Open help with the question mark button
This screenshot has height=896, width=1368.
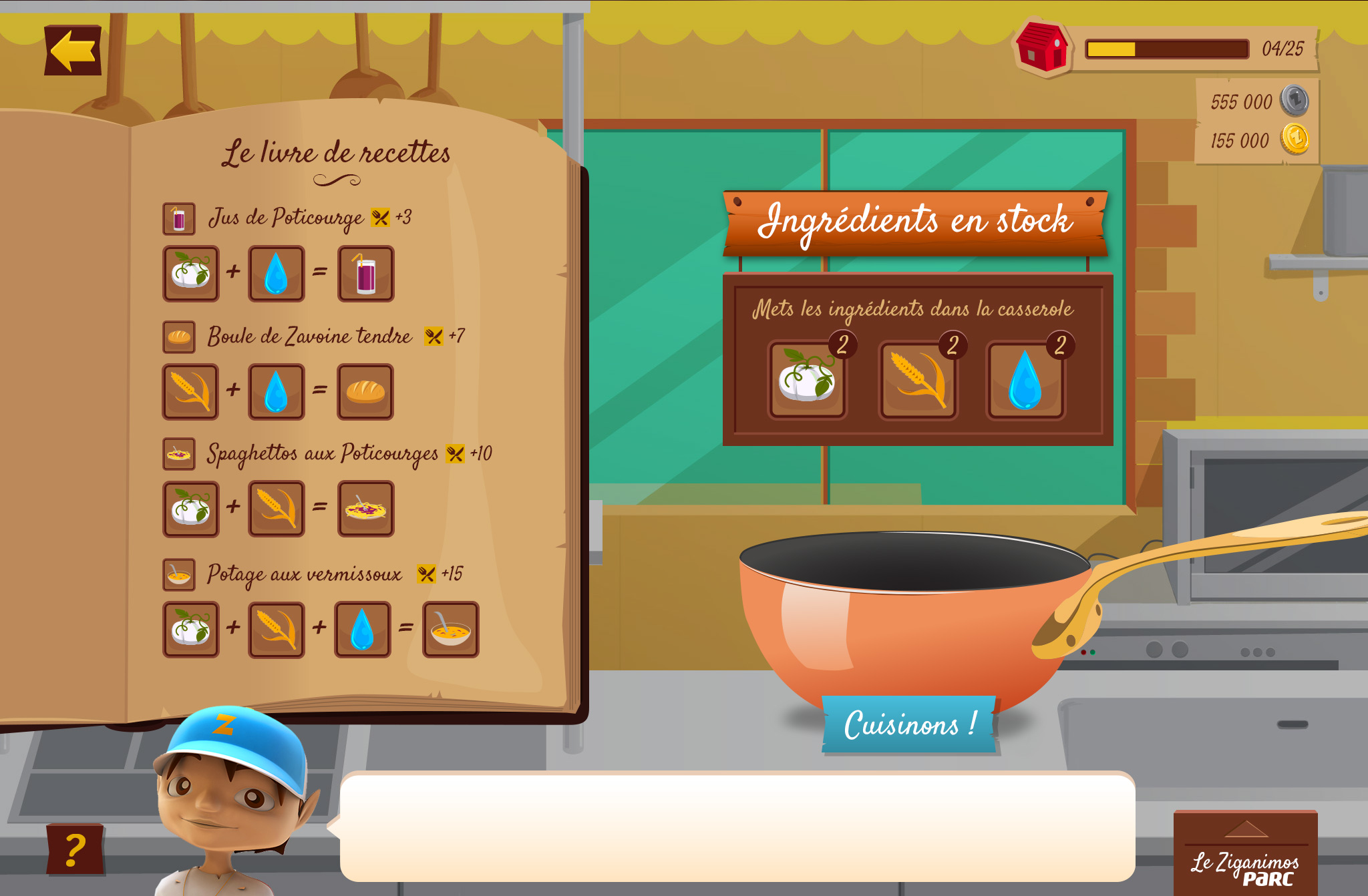tap(75, 849)
